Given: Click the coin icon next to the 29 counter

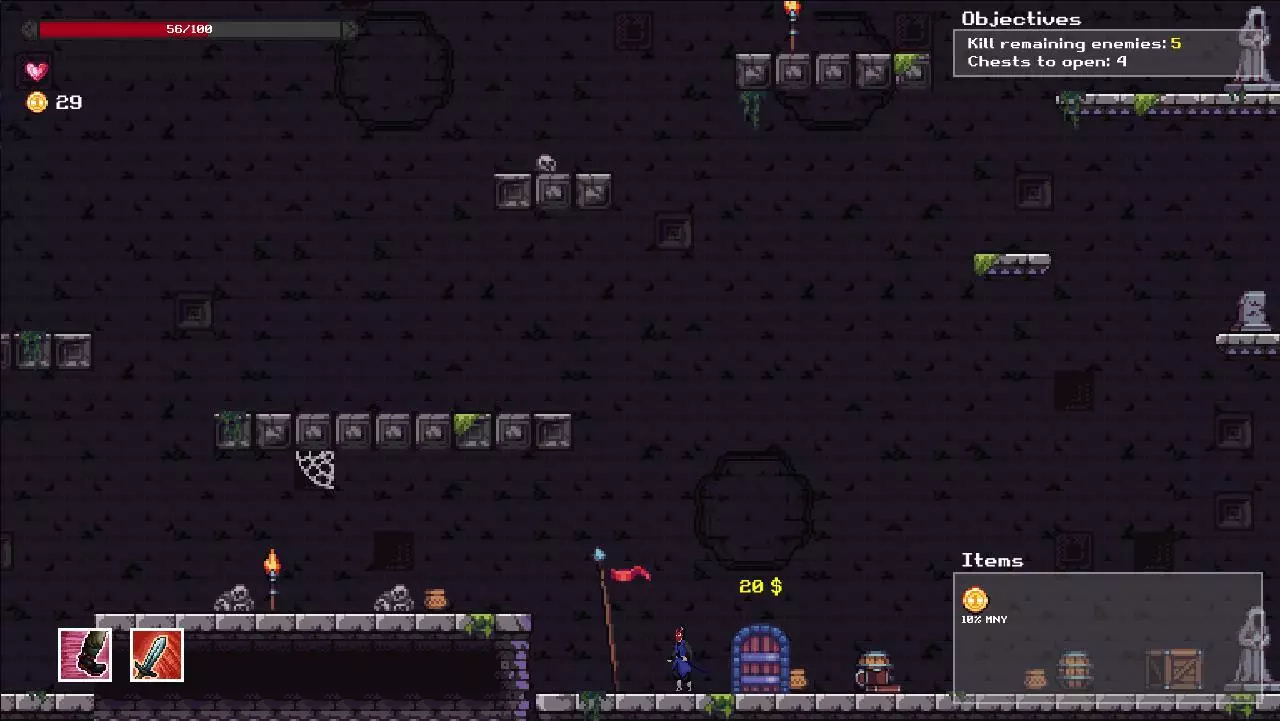Looking at the screenshot, I should tap(37, 102).
